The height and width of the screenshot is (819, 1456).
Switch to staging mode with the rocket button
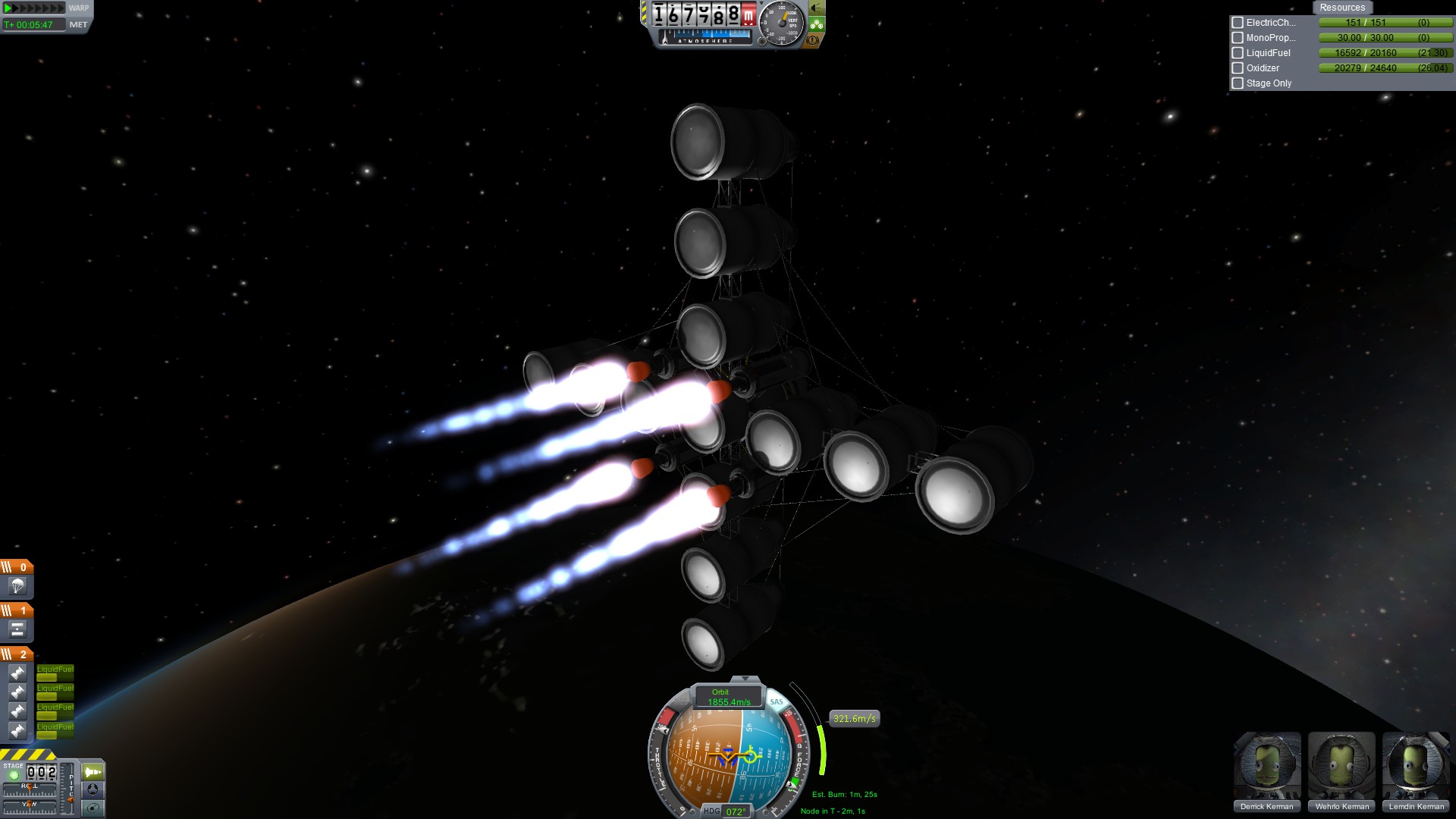[93, 772]
